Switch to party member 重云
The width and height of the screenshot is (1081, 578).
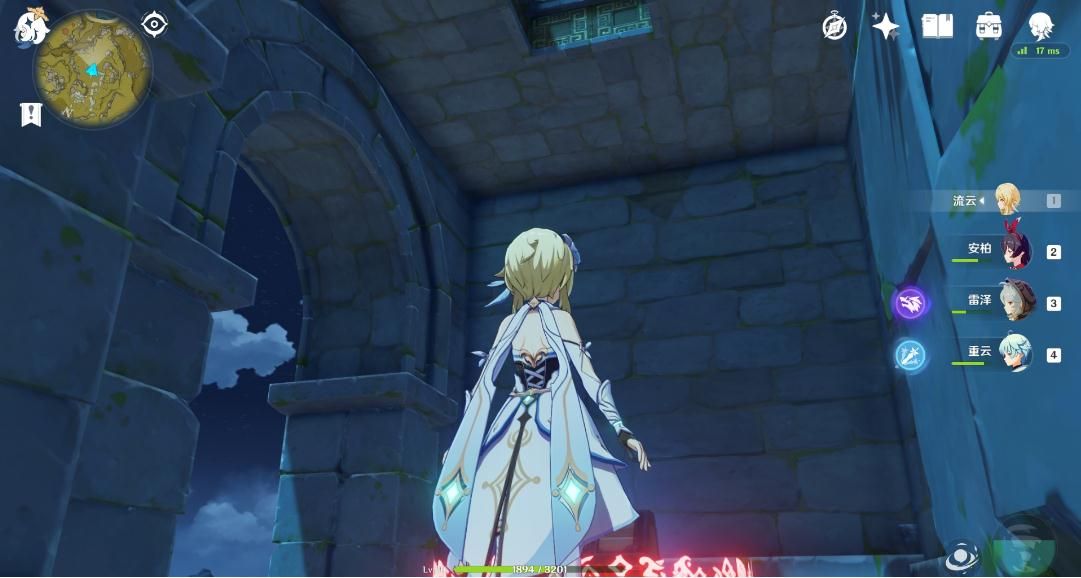coord(1015,354)
